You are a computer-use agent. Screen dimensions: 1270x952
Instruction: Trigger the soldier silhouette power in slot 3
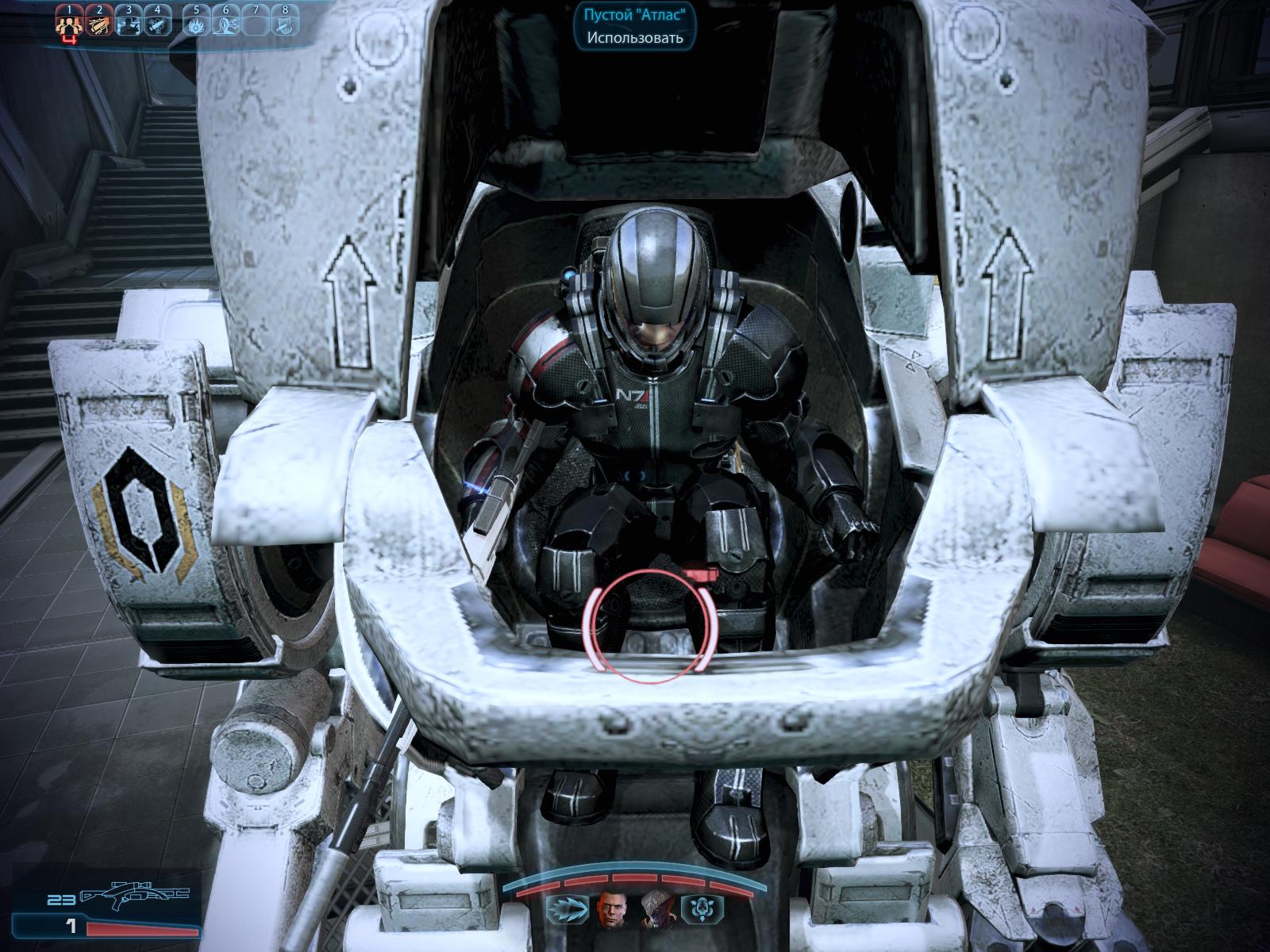point(129,24)
